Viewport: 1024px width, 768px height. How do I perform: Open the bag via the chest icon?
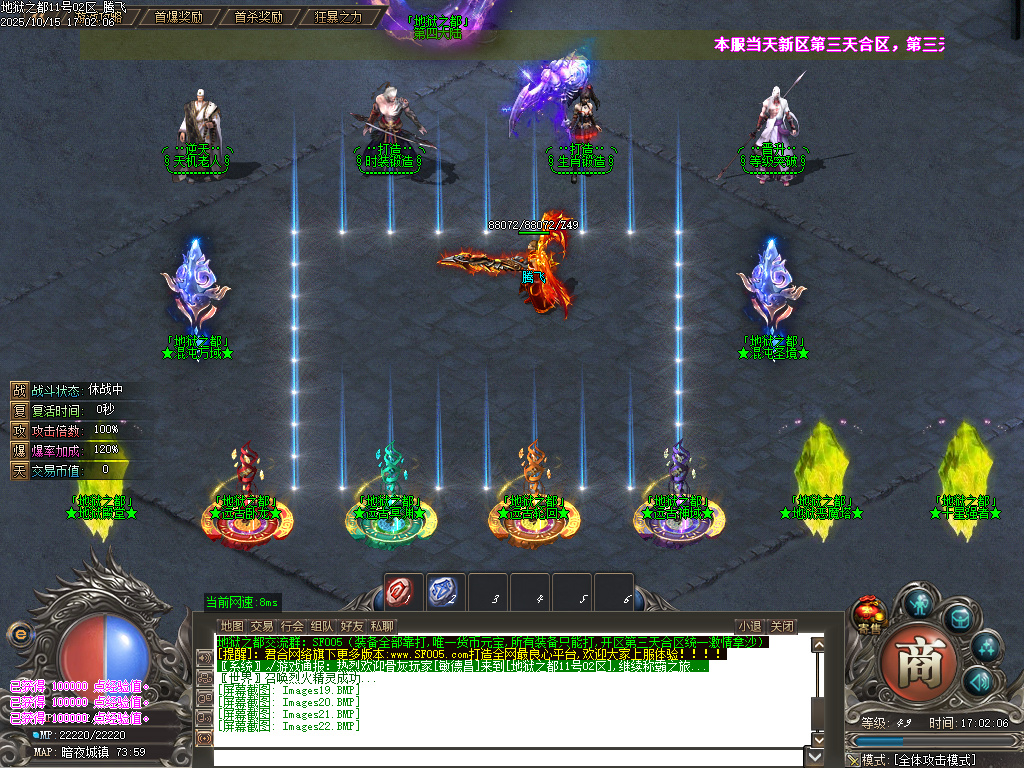click(960, 618)
